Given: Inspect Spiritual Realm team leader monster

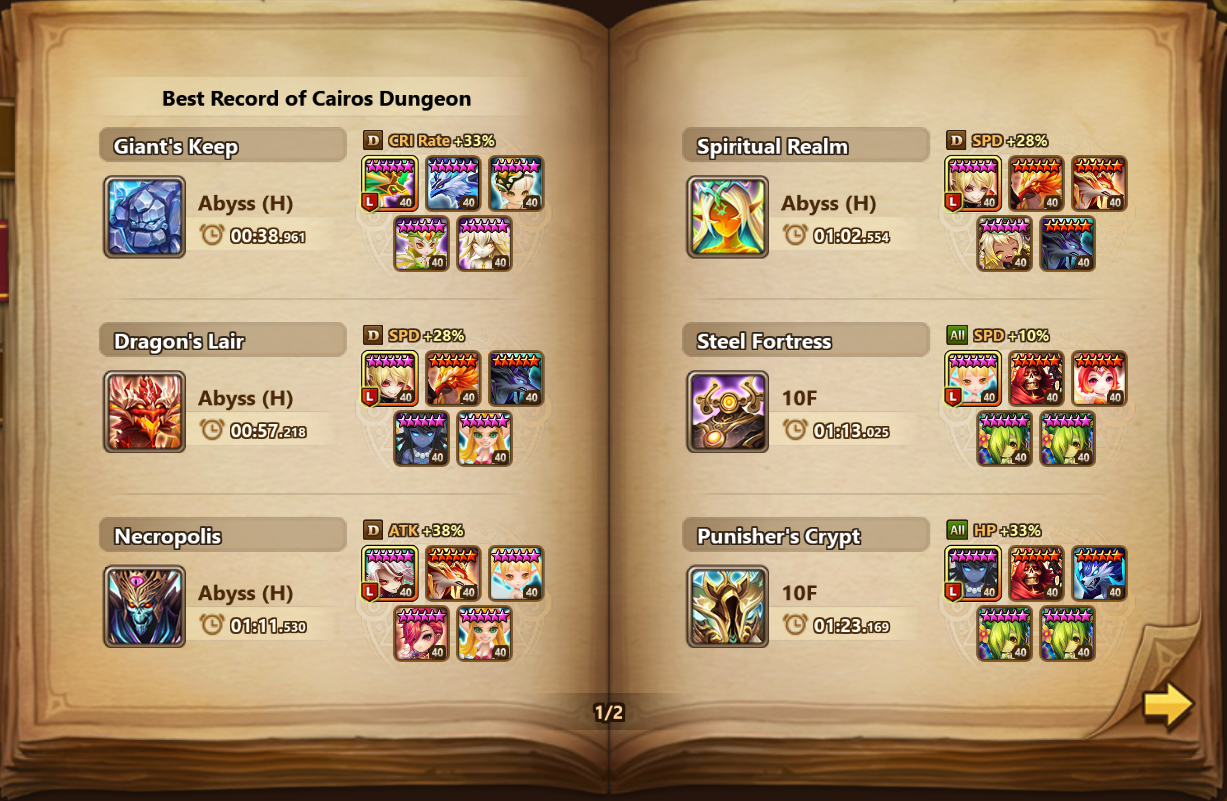Looking at the screenshot, I should 973,184.
